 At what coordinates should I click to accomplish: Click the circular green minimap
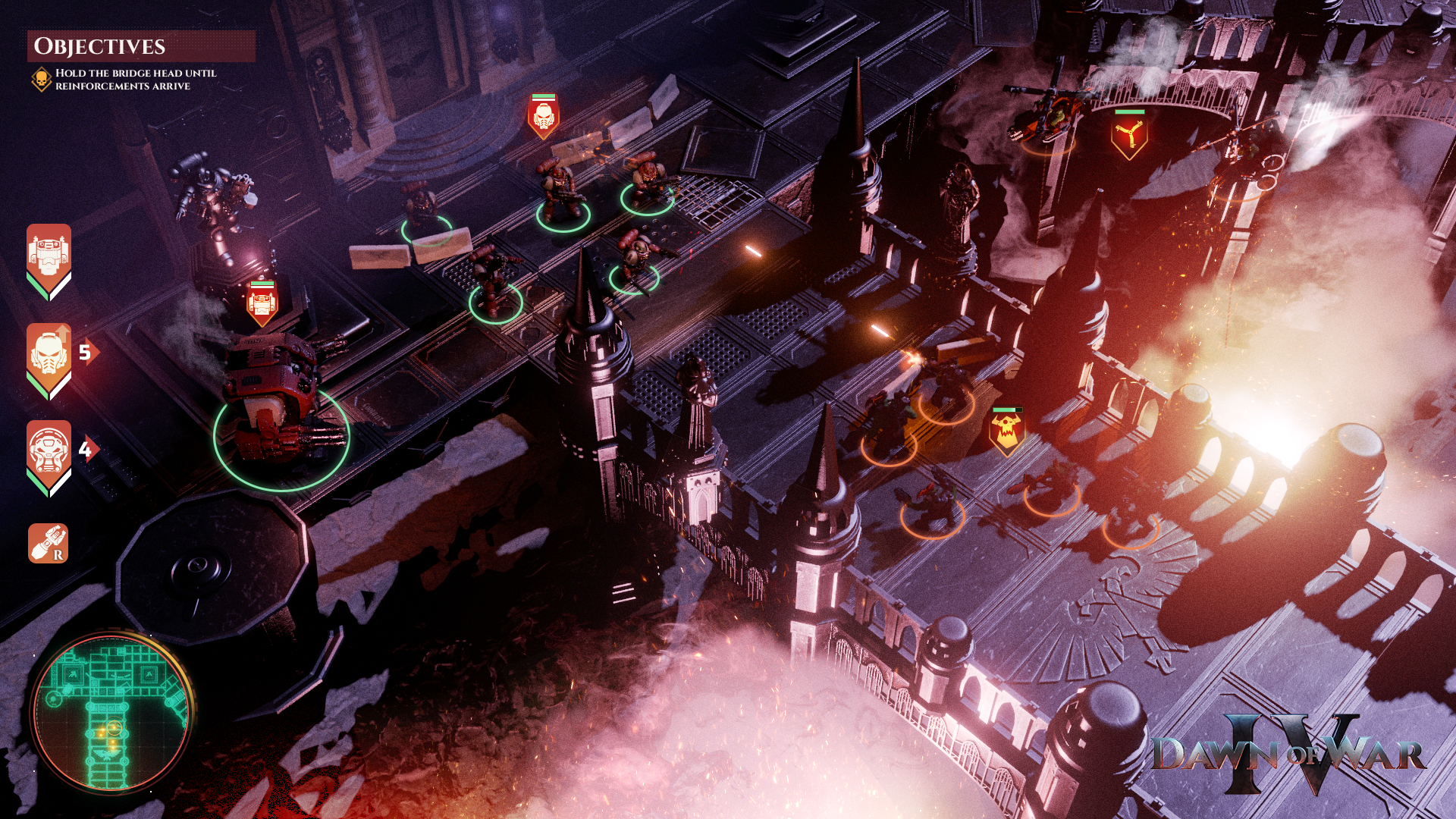pos(111,711)
